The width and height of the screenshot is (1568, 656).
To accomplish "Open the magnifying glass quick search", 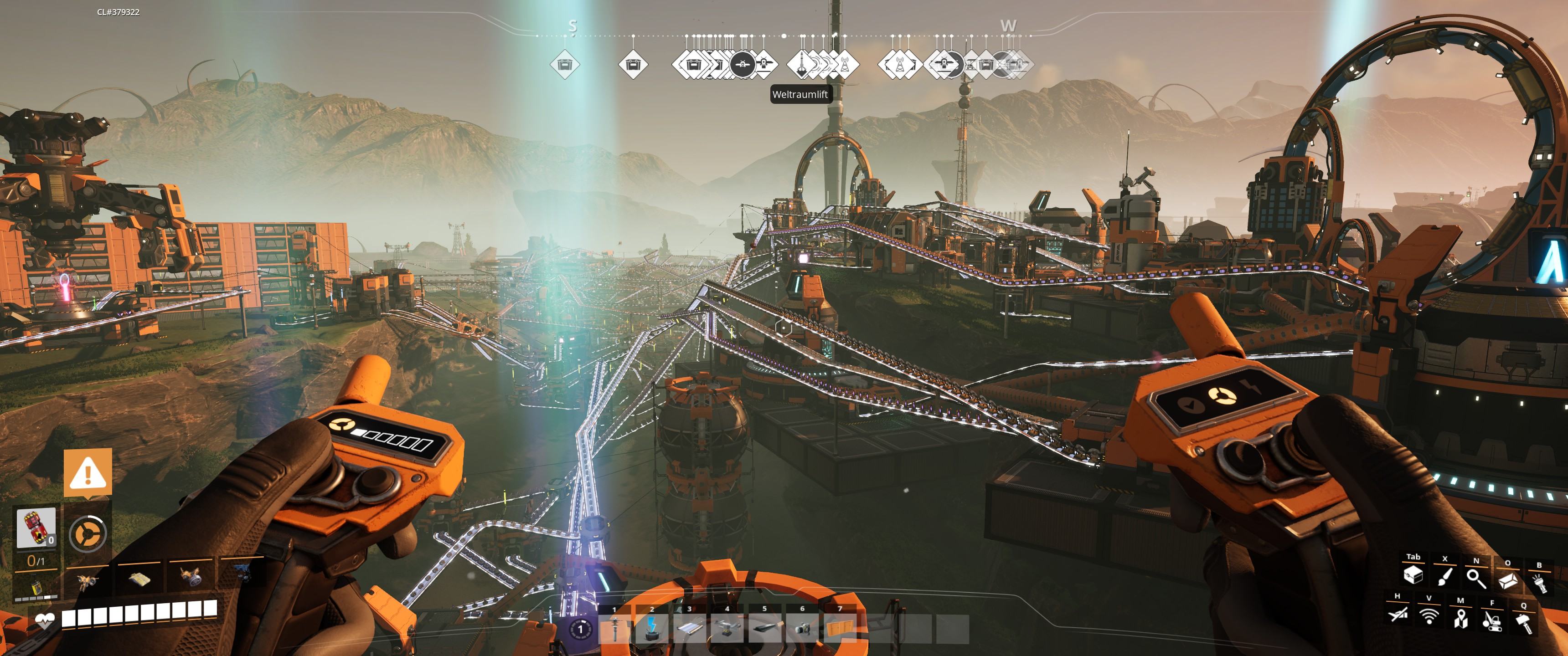I will 1476,578.
